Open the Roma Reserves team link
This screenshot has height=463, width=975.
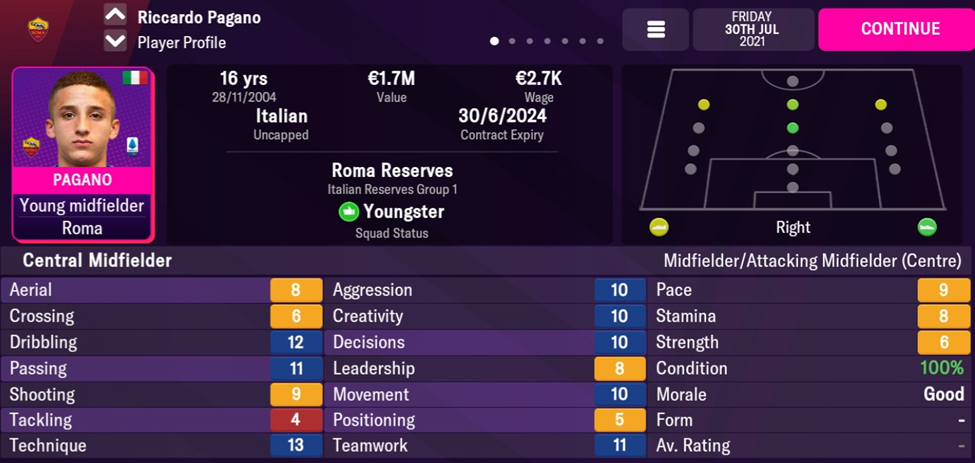[391, 170]
